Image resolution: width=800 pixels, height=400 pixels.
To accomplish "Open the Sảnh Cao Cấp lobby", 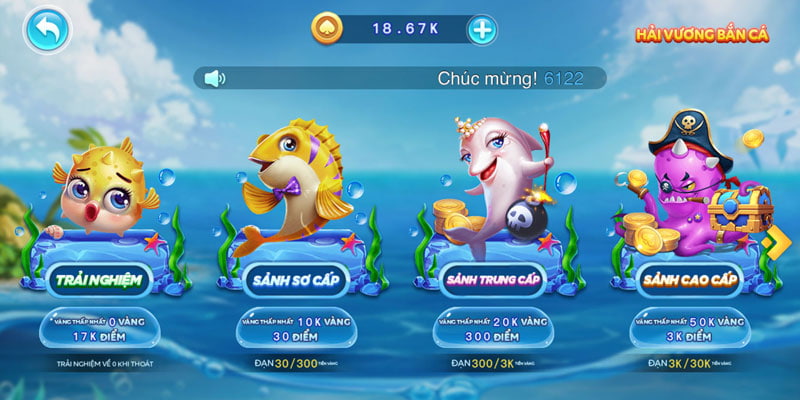I will point(686,281).
